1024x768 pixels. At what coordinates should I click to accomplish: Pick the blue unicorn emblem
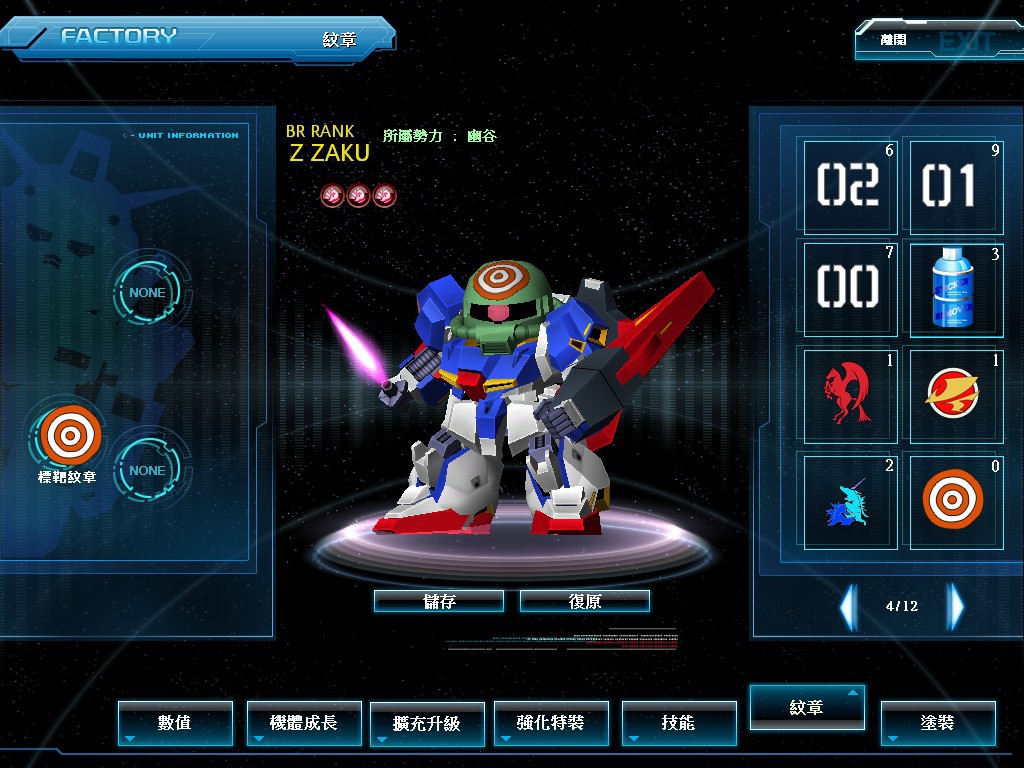tap(849, 499)
